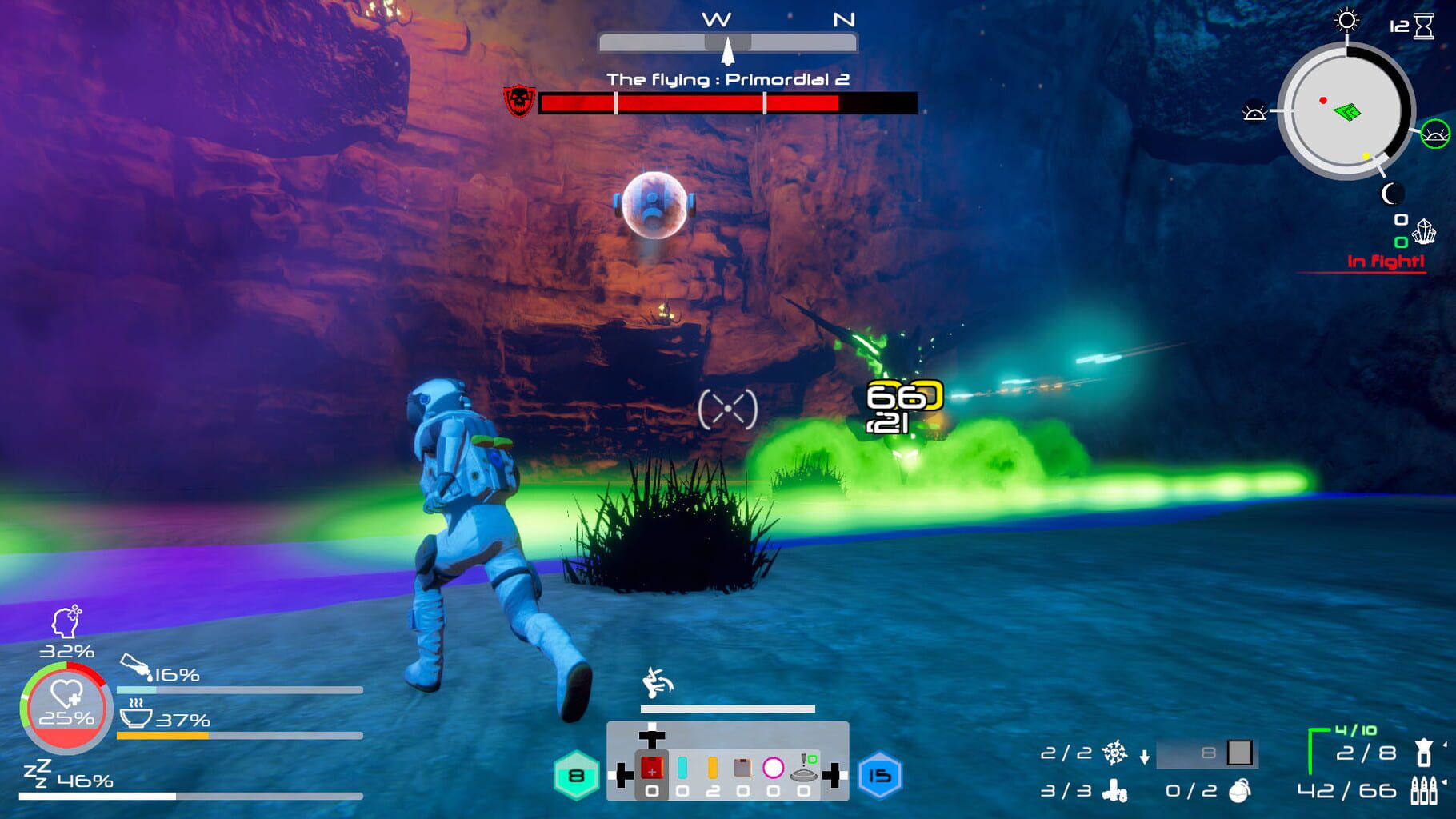Click the grenade icon showing 0/2
Viewport: 1456px width, 819px height.
click(1238, 793)
